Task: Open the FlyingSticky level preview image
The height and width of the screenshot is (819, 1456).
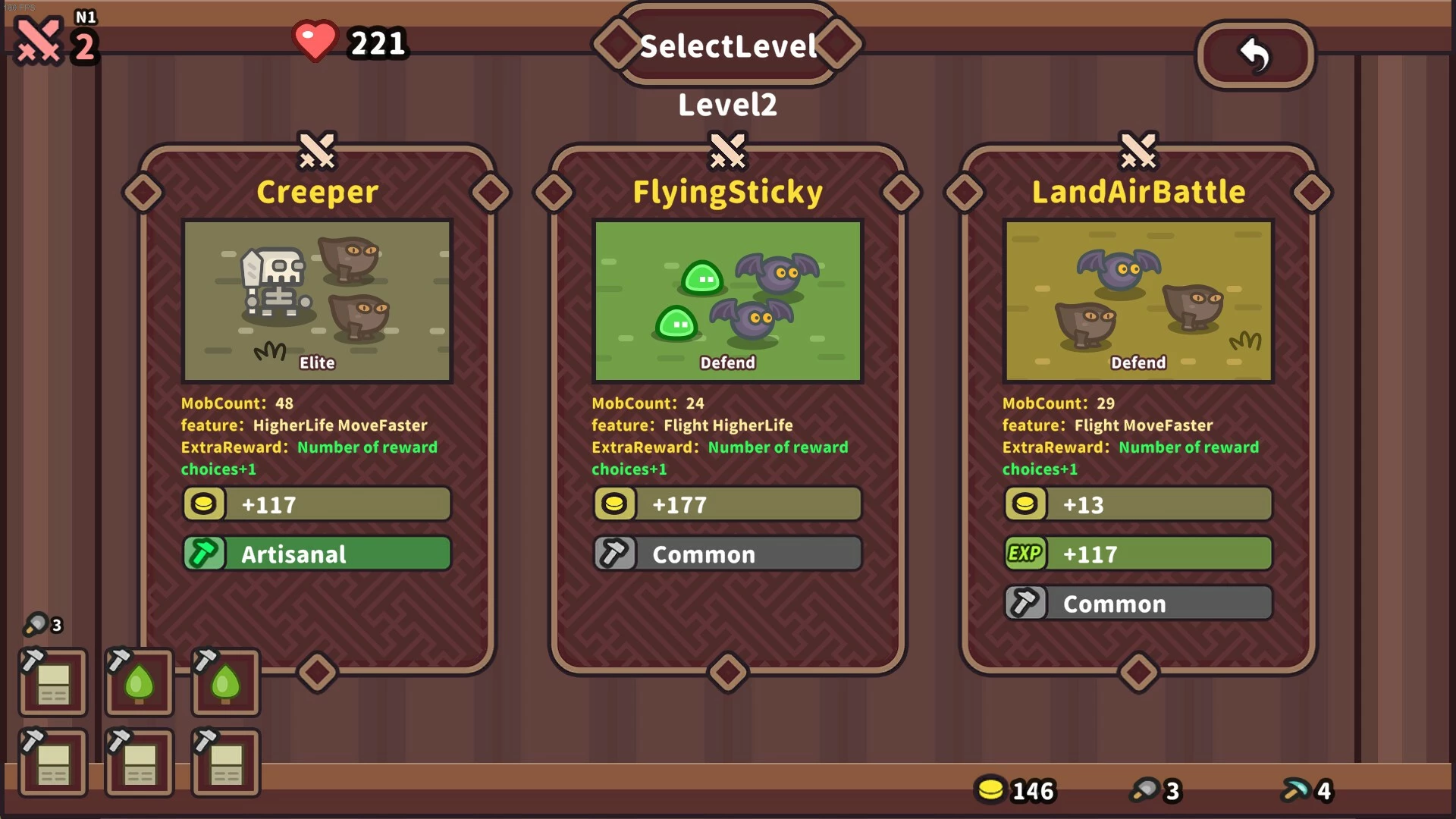Action: click(x=727, y=301)
